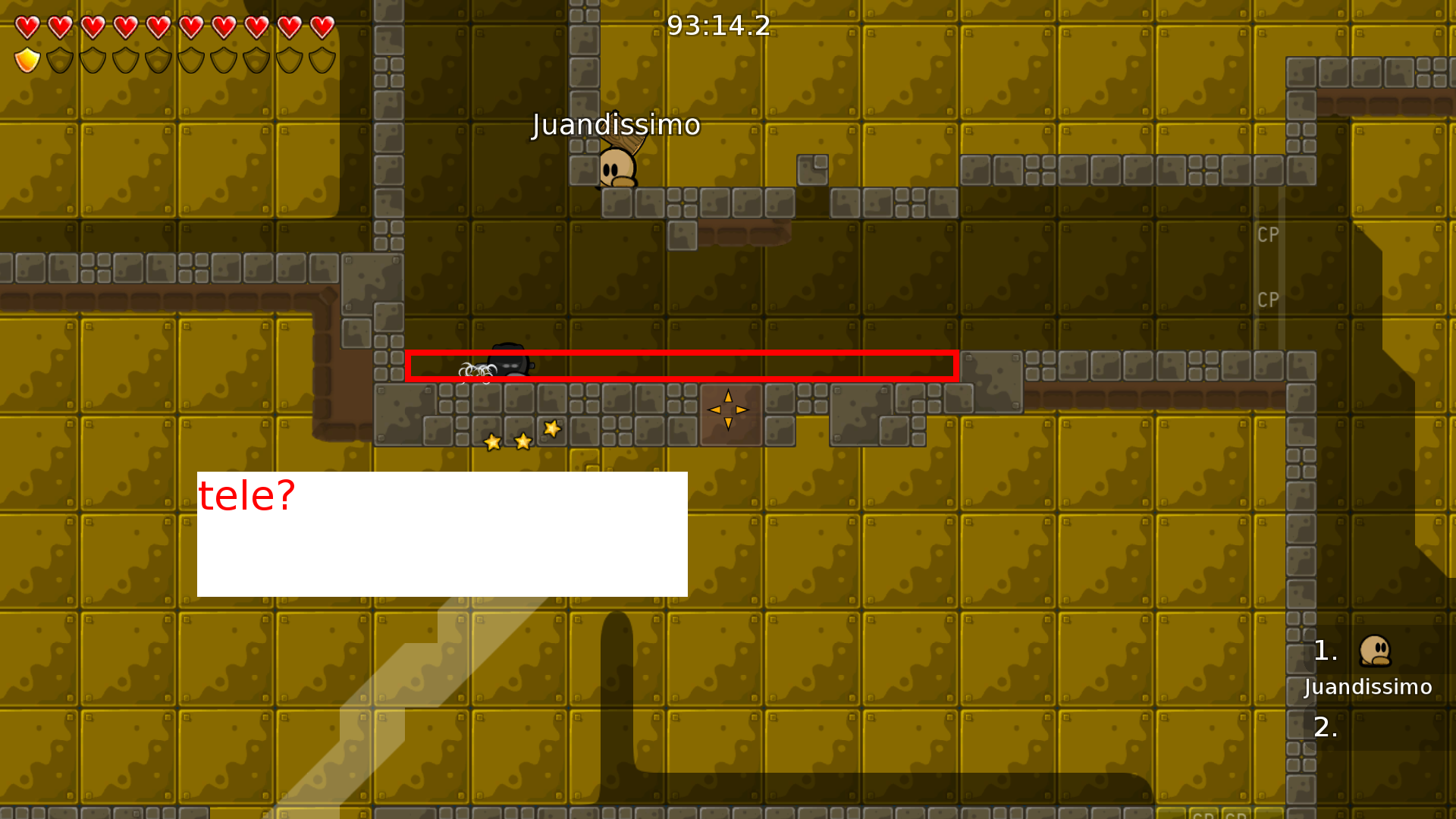The image size is (1456, 819).
Task: Click the topmost star in the star cluster
Action: click(551, 430)
